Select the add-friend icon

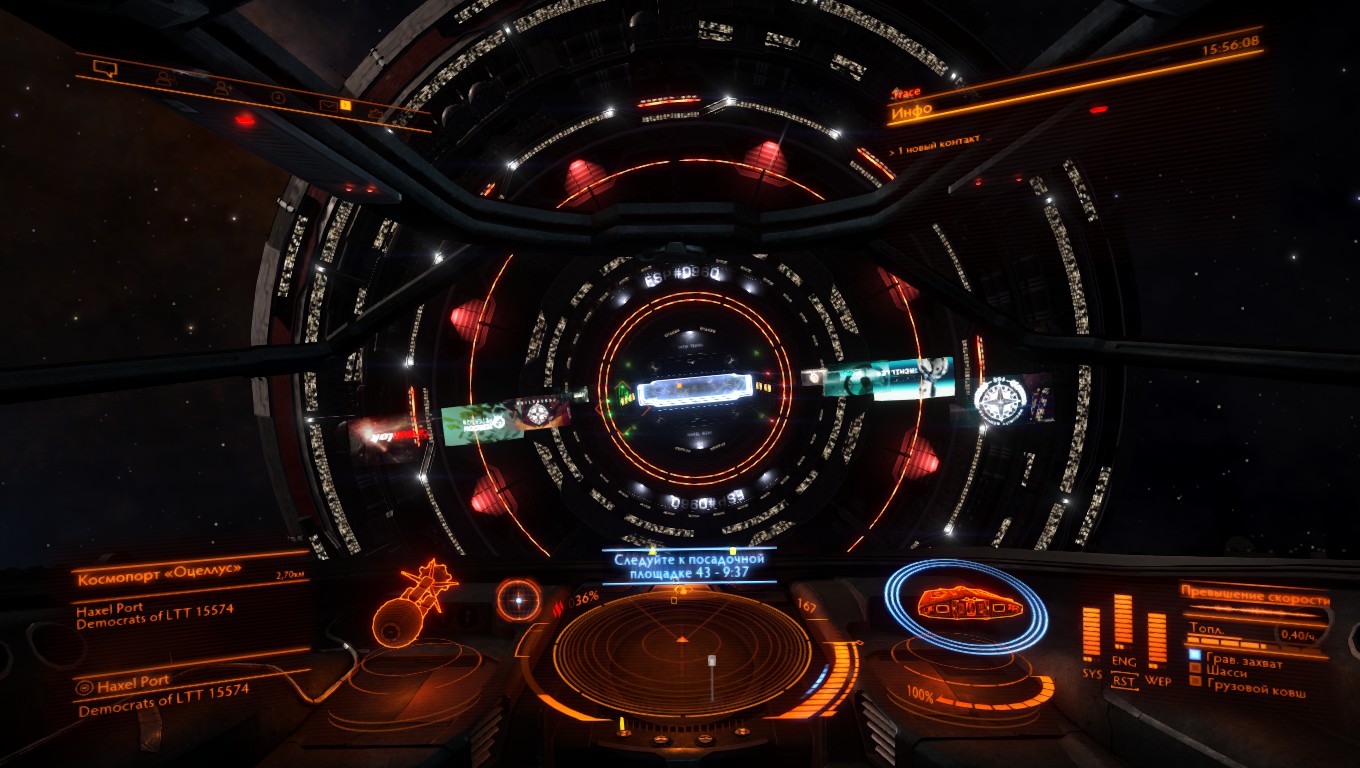click(222, 87)
